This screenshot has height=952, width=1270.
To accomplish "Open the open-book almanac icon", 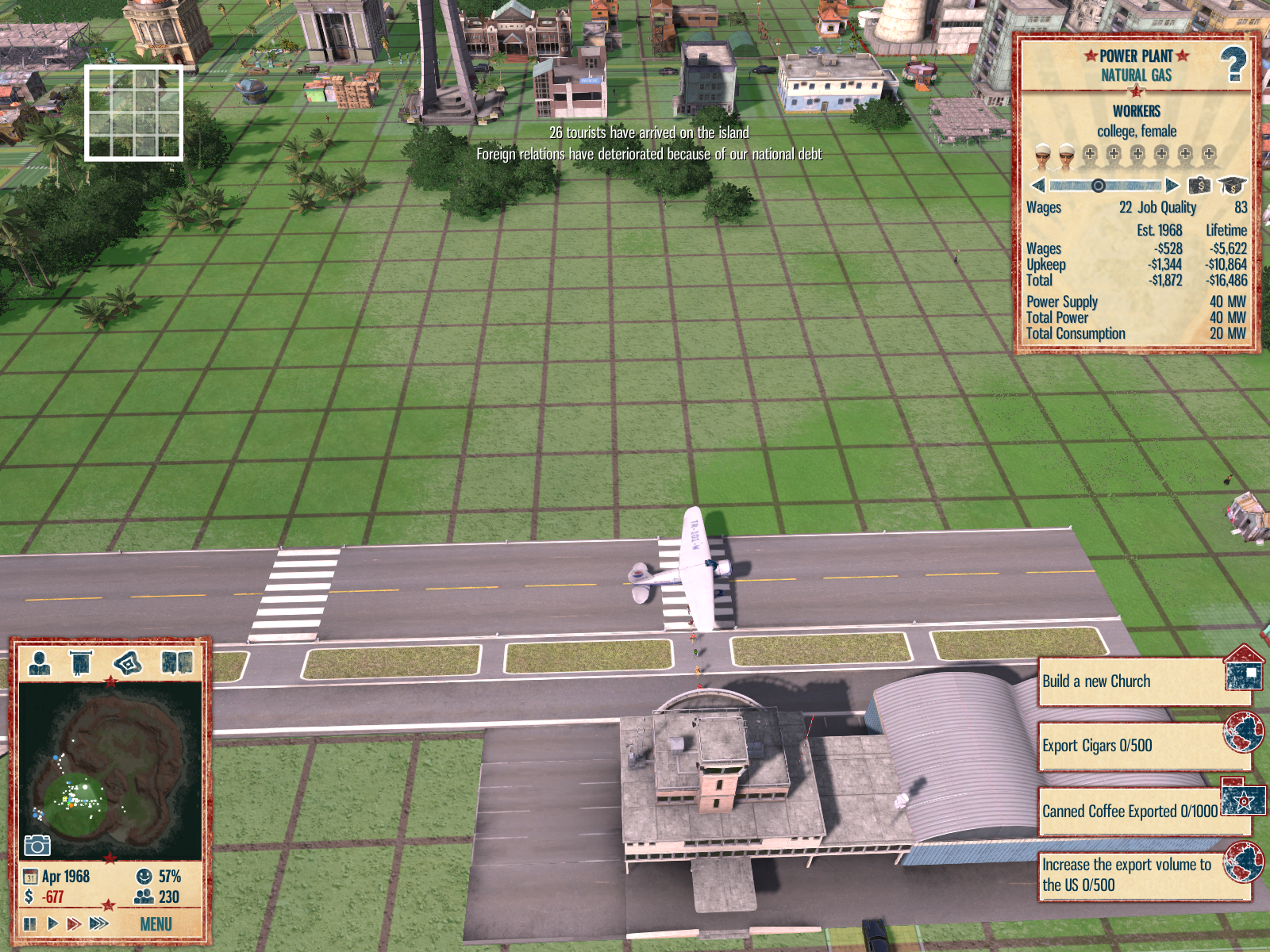I will tap(176, 662).
